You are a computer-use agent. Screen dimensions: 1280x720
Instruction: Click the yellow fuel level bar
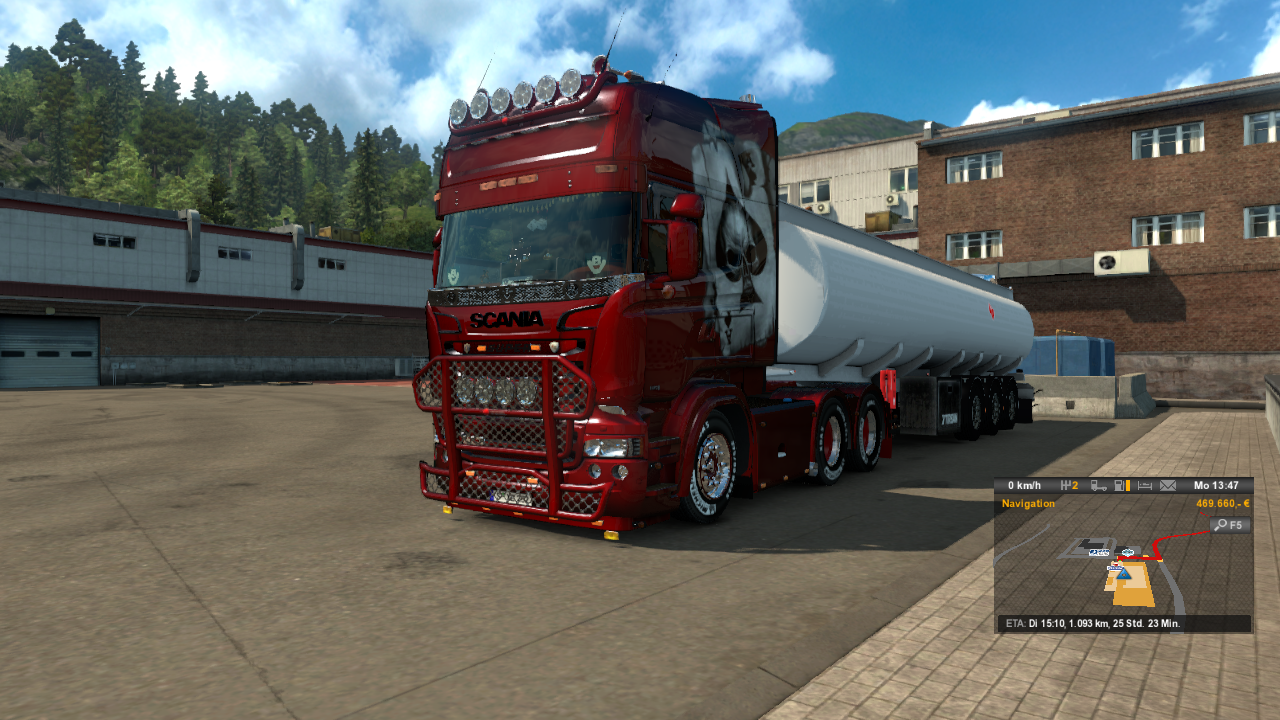coord(1127,486)
